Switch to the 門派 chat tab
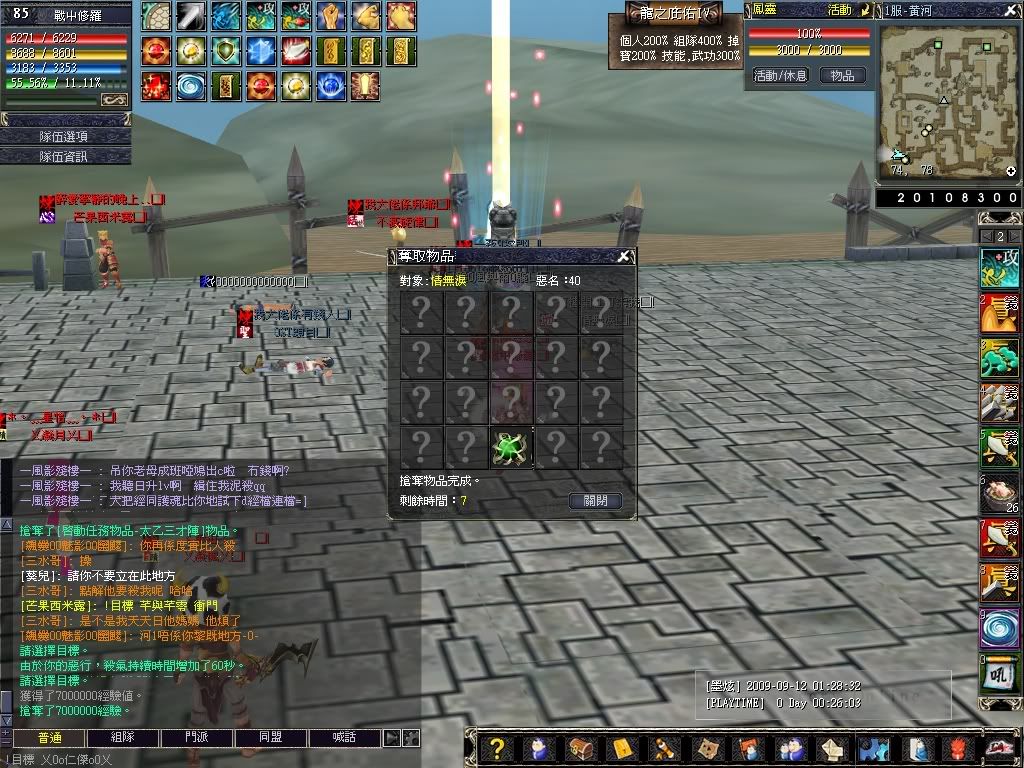This screenshot has width=1024, height=768. (x=197, y=738)
